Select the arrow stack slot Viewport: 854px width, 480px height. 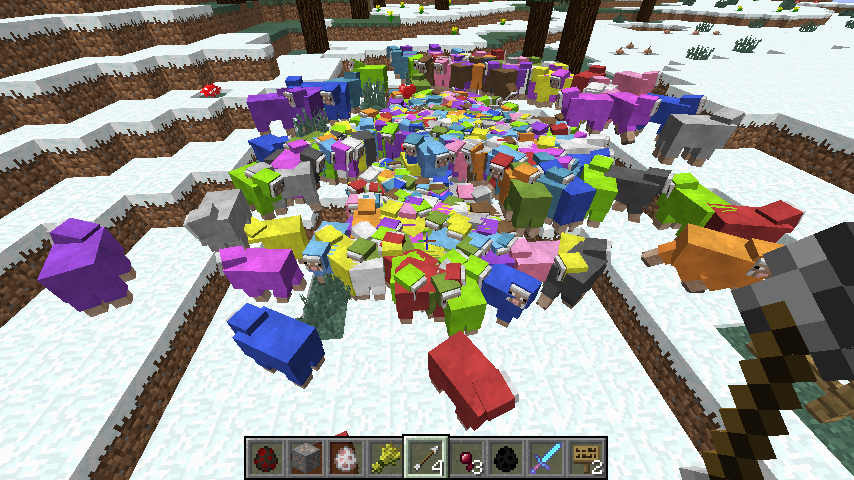tap(426, 457)
